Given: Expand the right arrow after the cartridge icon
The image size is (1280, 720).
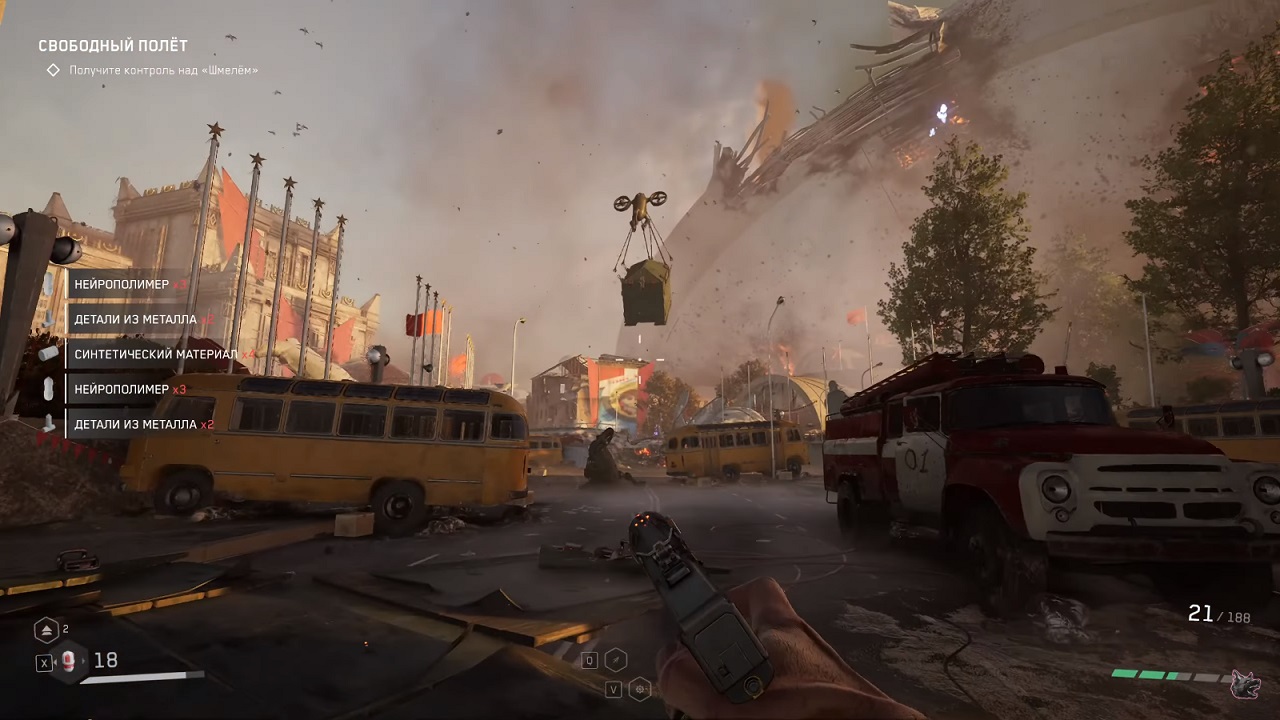Looking at the screenshot, I should [83, 660].
